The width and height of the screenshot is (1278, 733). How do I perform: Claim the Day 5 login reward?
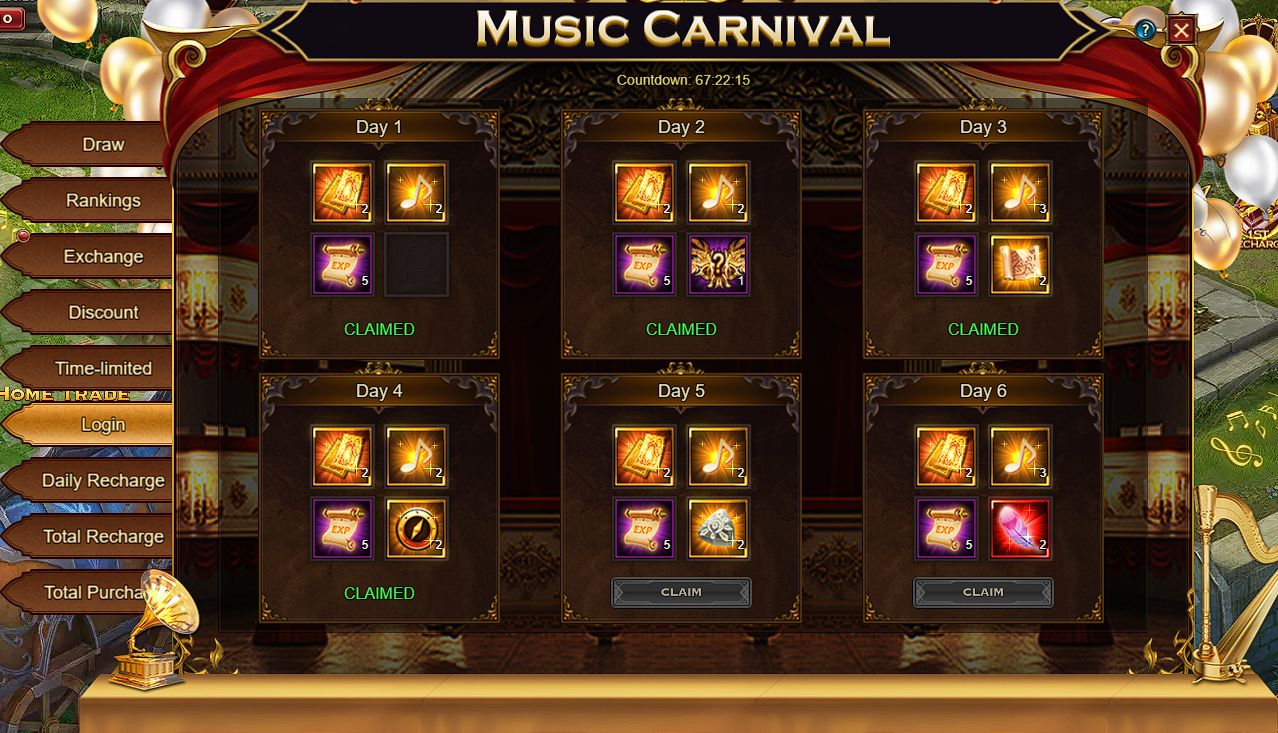tap(681, 592)
